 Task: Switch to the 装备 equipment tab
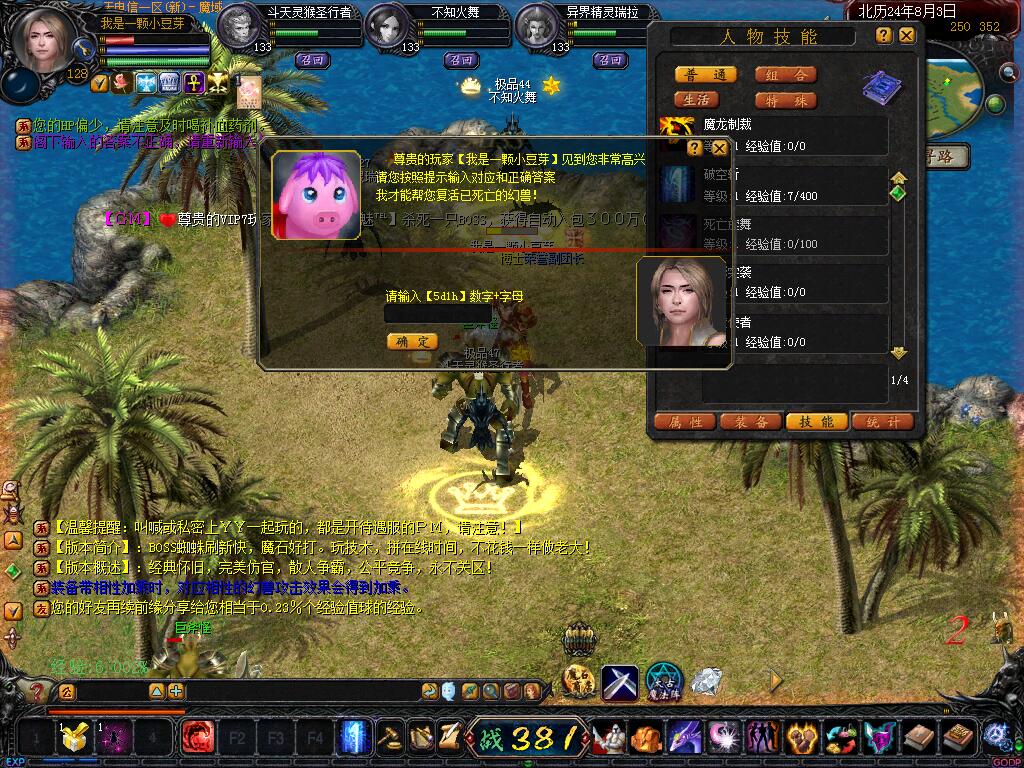point(751,422)
